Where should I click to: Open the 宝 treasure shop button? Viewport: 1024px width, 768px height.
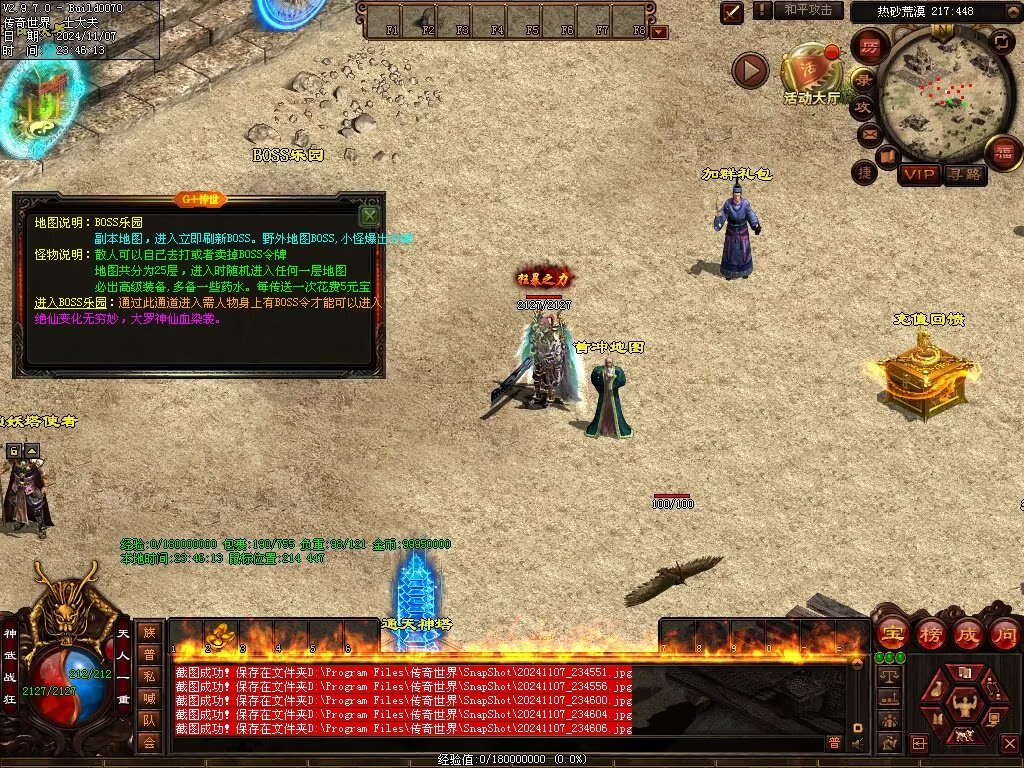point(891,633)
